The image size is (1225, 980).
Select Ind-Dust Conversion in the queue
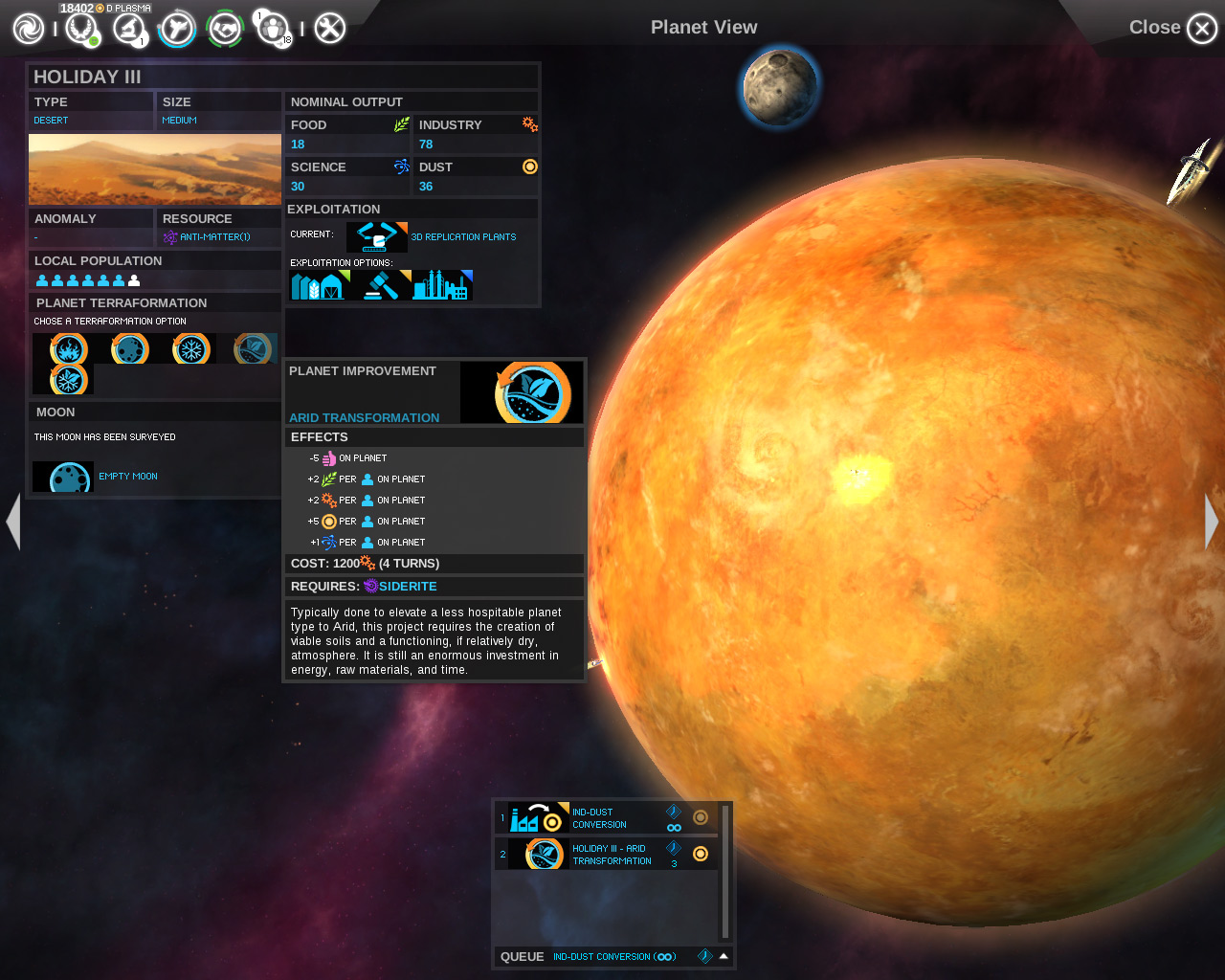pyautogui.click(x=598, y=818)
